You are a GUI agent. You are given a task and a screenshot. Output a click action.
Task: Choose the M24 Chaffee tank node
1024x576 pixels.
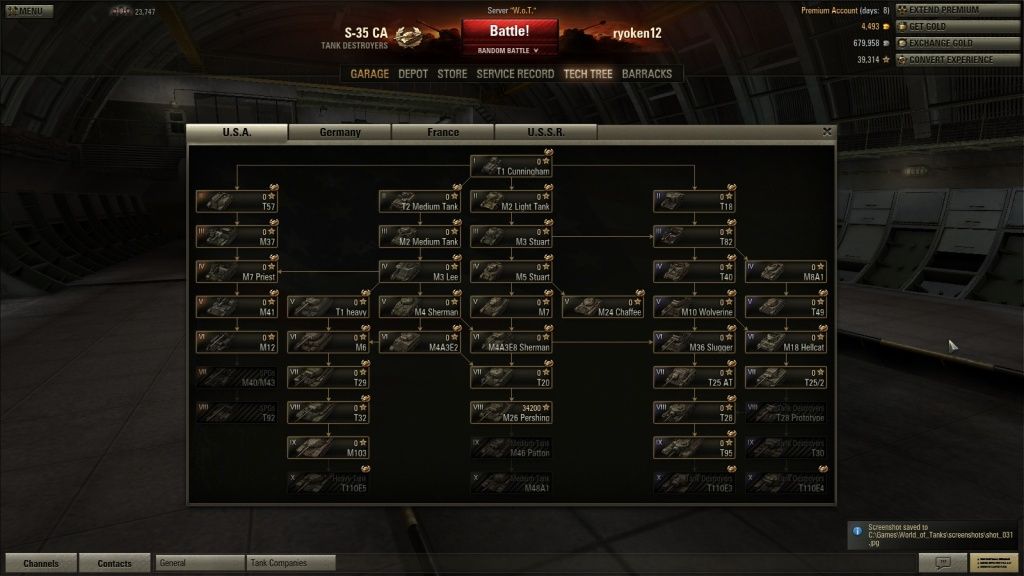point(603,307)
